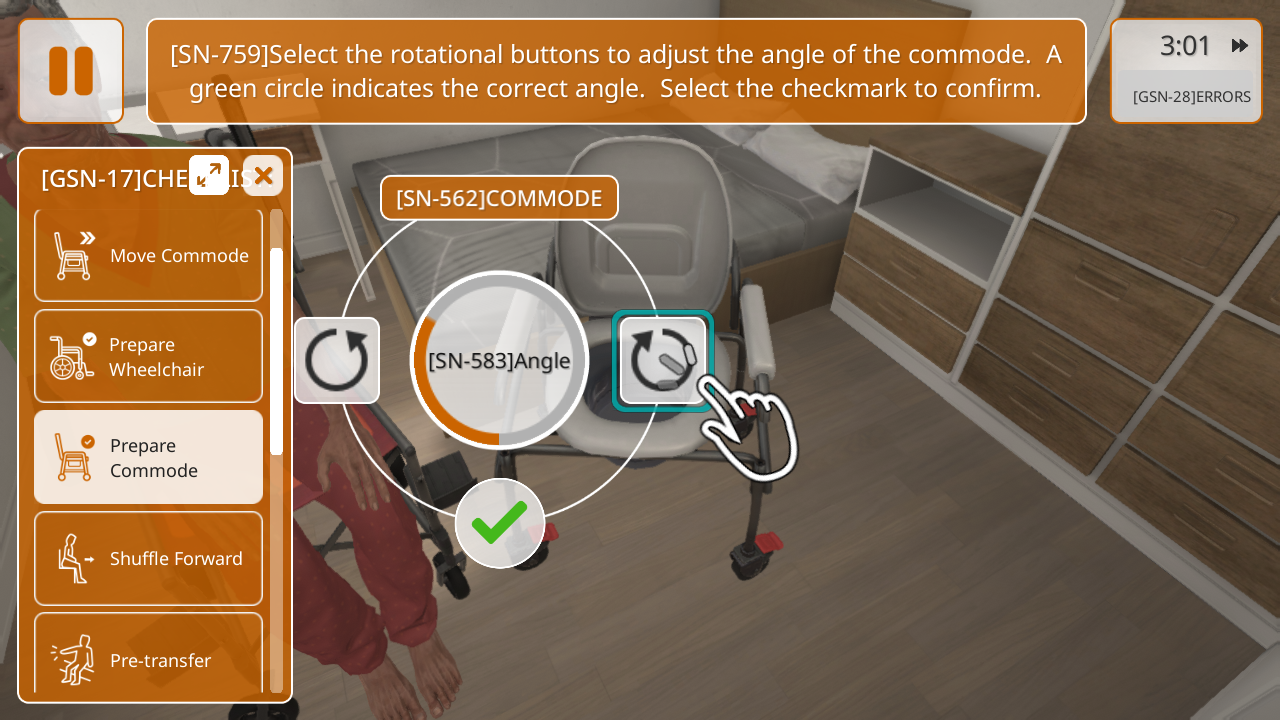Rotate the commode counterclockwise
1280x720 pixels.
663,360
